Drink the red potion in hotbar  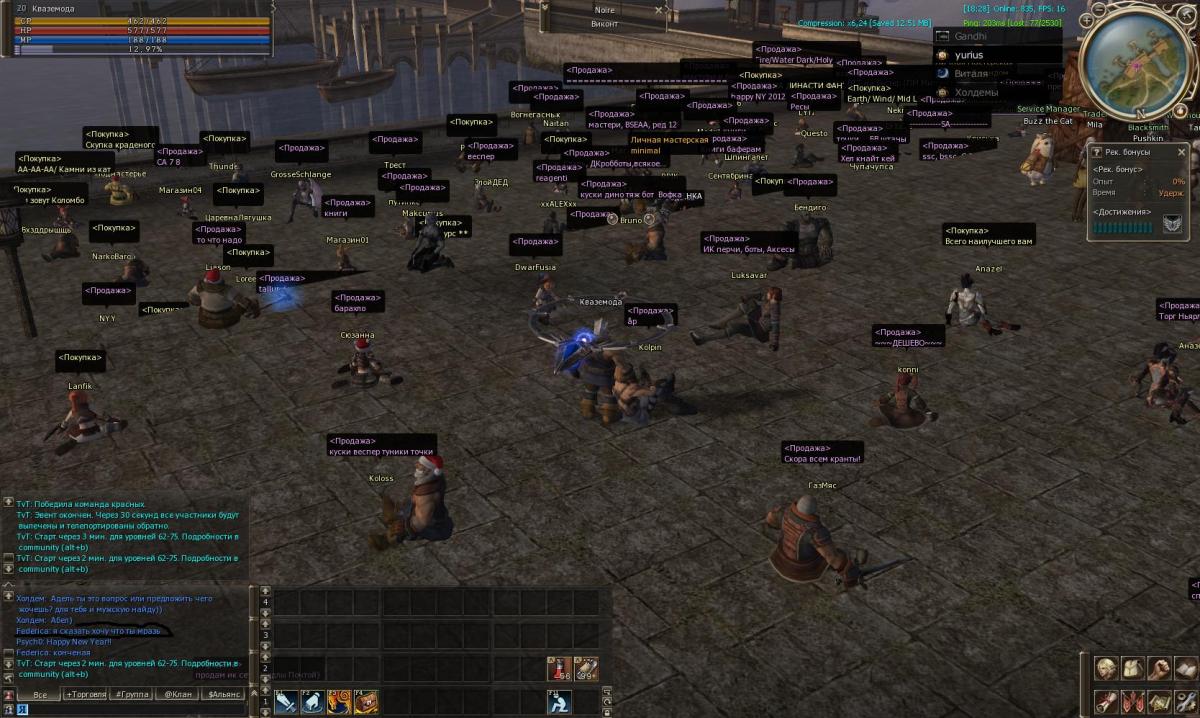click(559, 670)
